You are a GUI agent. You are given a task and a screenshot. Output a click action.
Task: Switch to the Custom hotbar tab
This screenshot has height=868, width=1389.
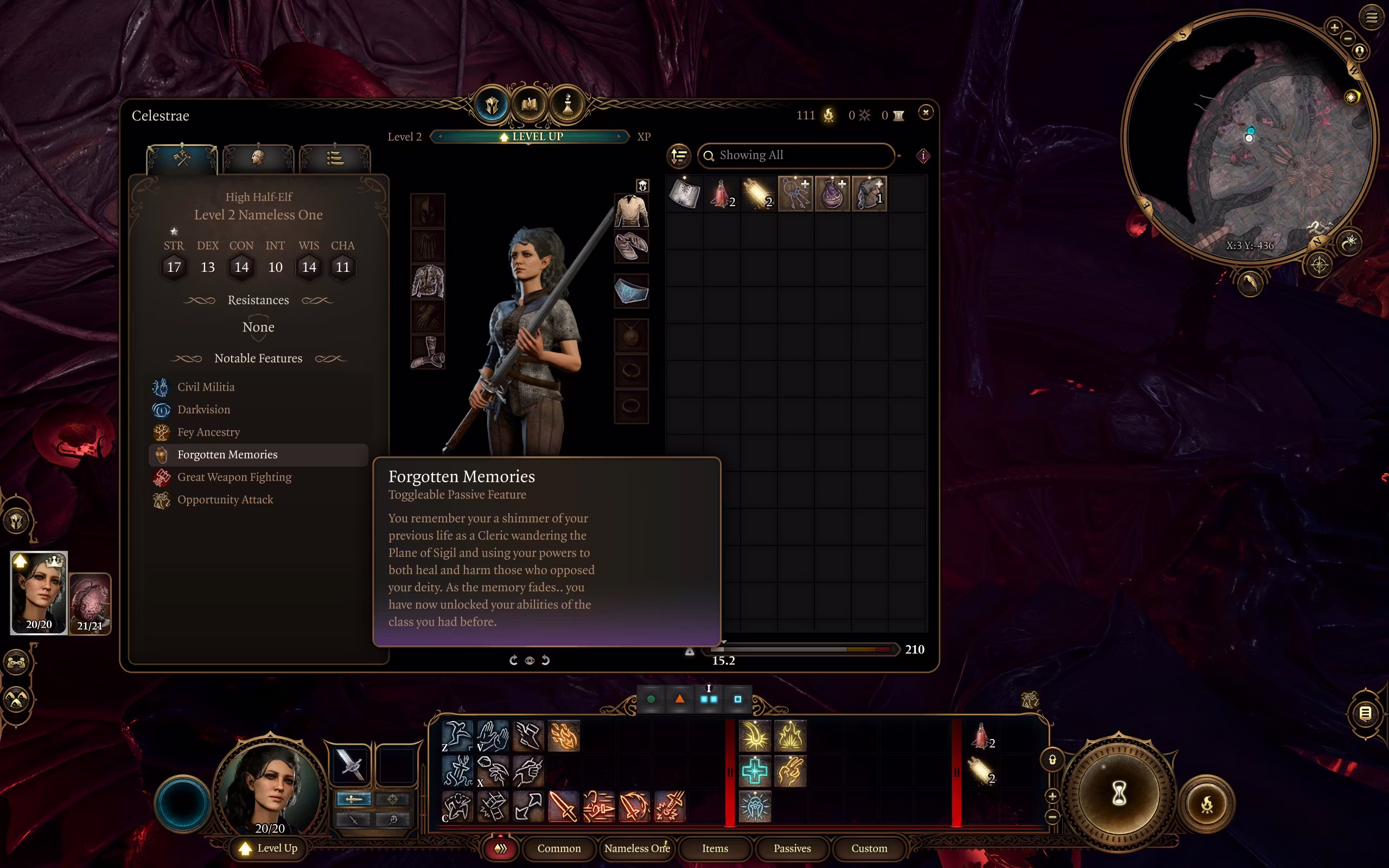tap(869, 848)
